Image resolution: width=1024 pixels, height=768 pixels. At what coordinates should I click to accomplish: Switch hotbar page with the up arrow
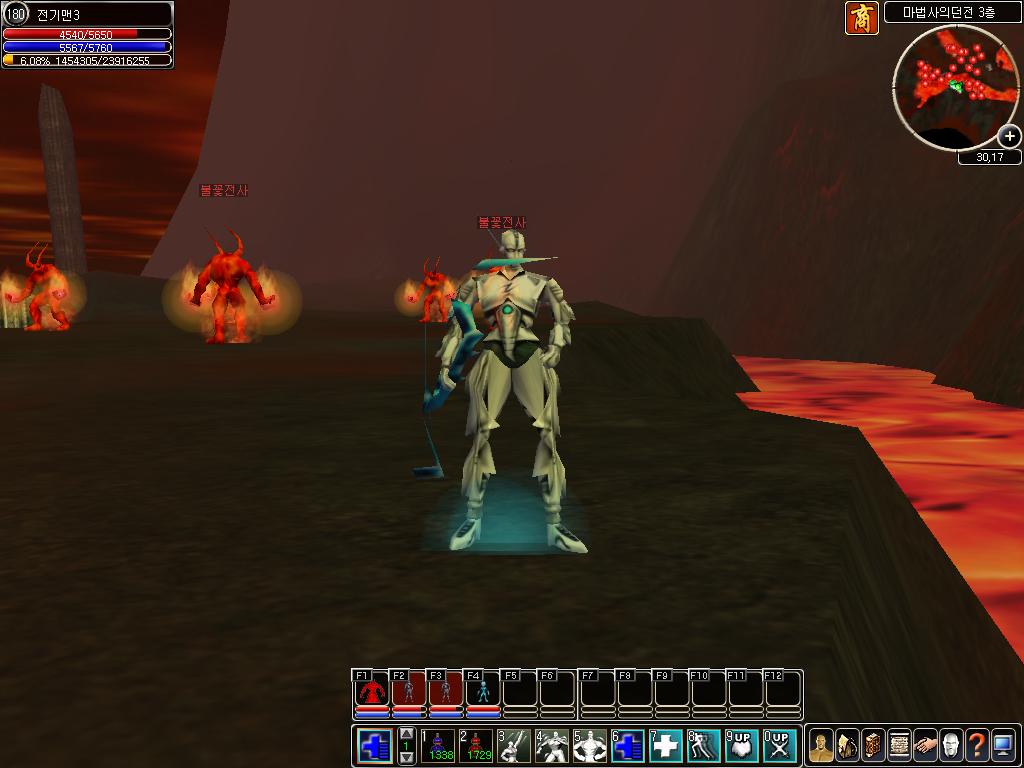click(407, 733)
